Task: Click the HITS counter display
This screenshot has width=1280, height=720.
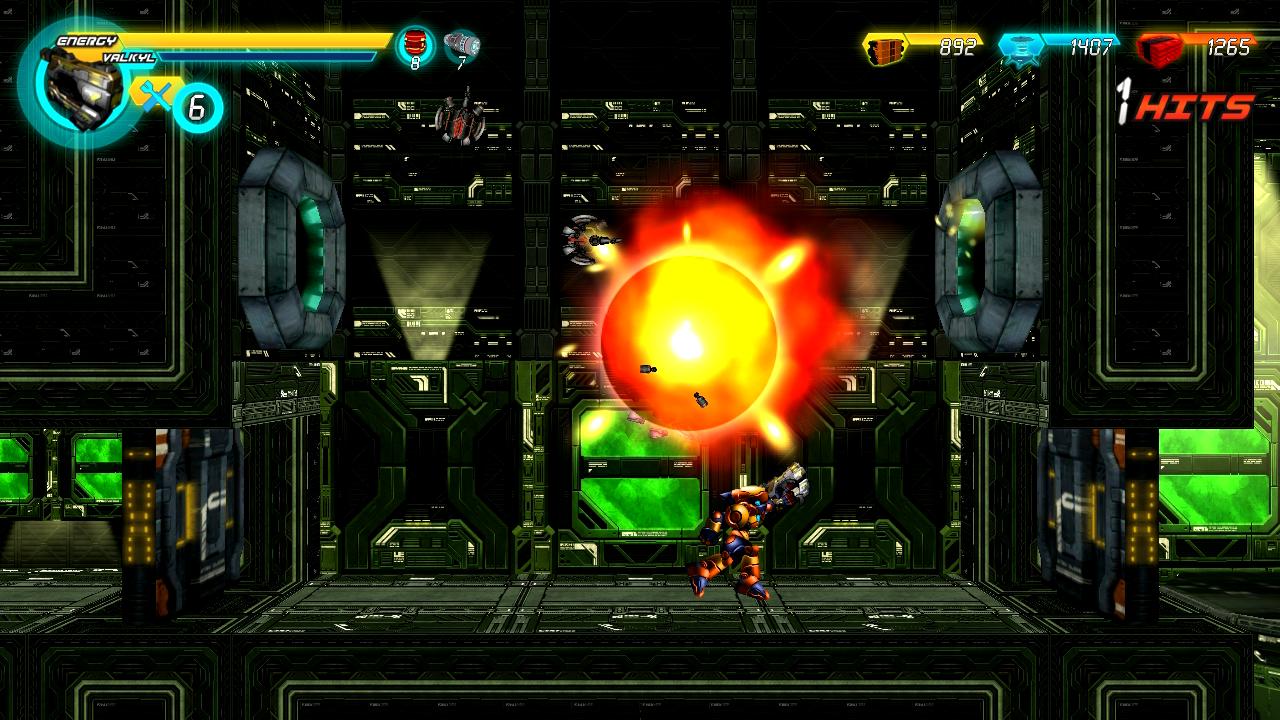Action: 1185,106
